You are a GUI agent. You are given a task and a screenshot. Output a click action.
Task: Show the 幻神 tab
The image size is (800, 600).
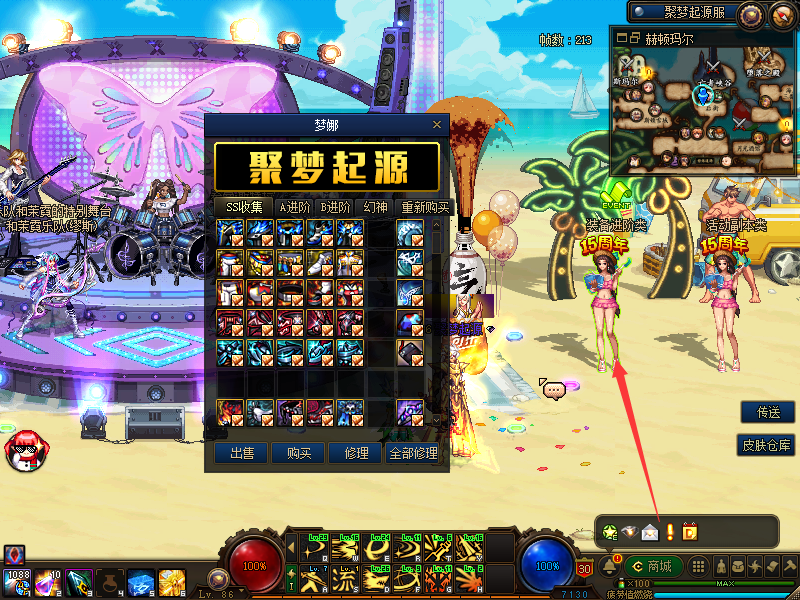(376, 207)
